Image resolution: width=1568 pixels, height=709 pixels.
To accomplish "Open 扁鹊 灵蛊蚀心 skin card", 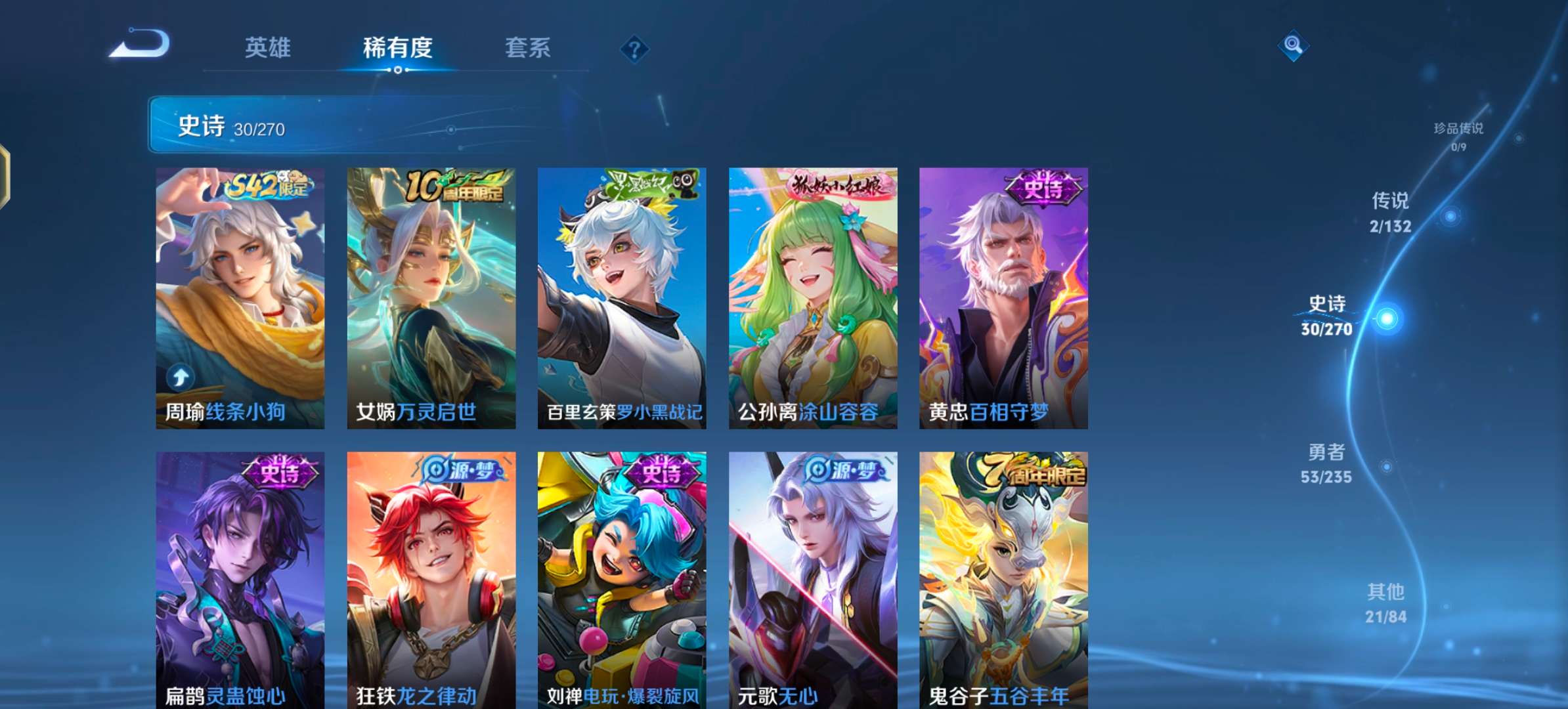I will point(240,579).
